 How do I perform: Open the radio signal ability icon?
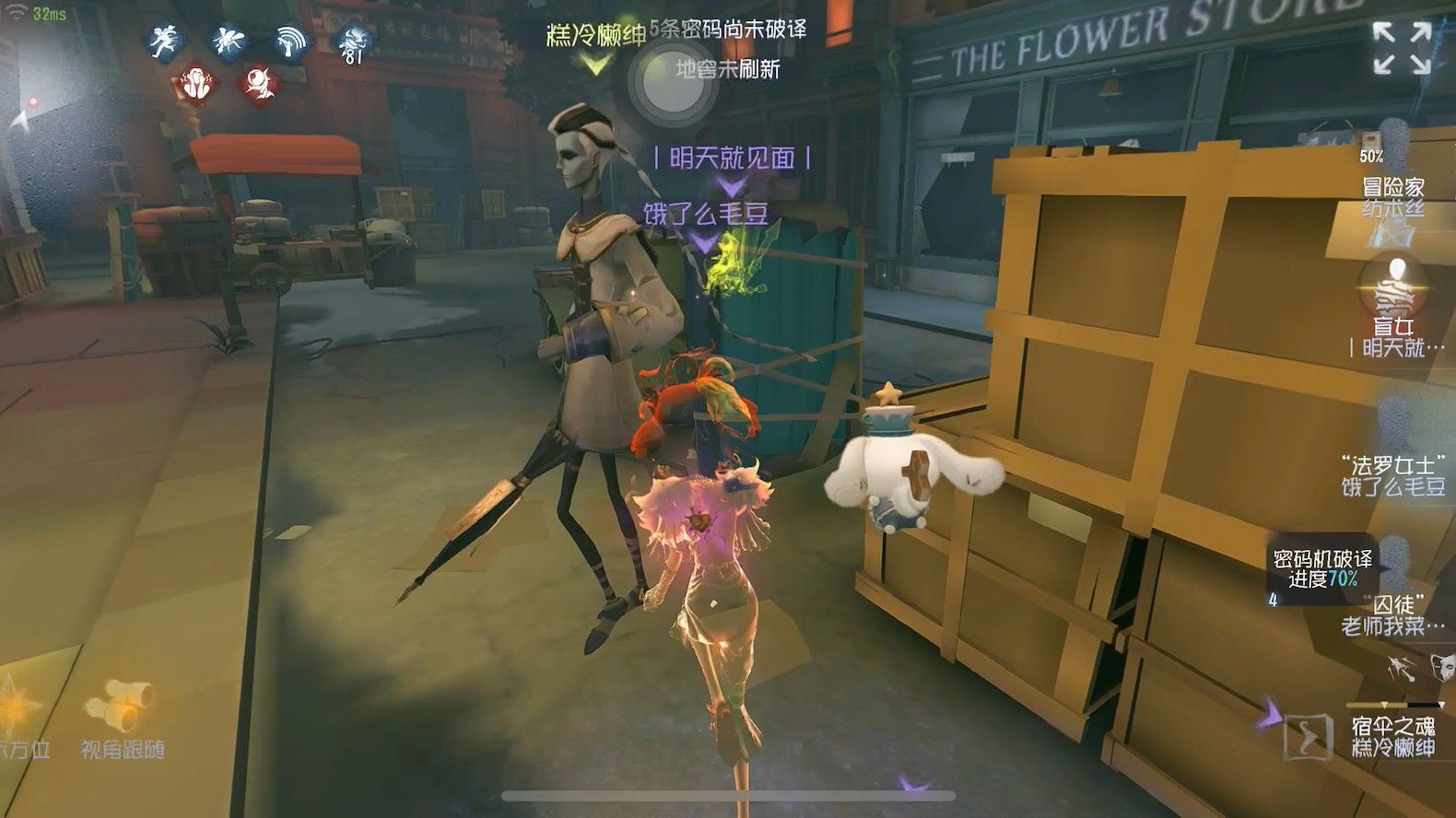tap(290, 40)
